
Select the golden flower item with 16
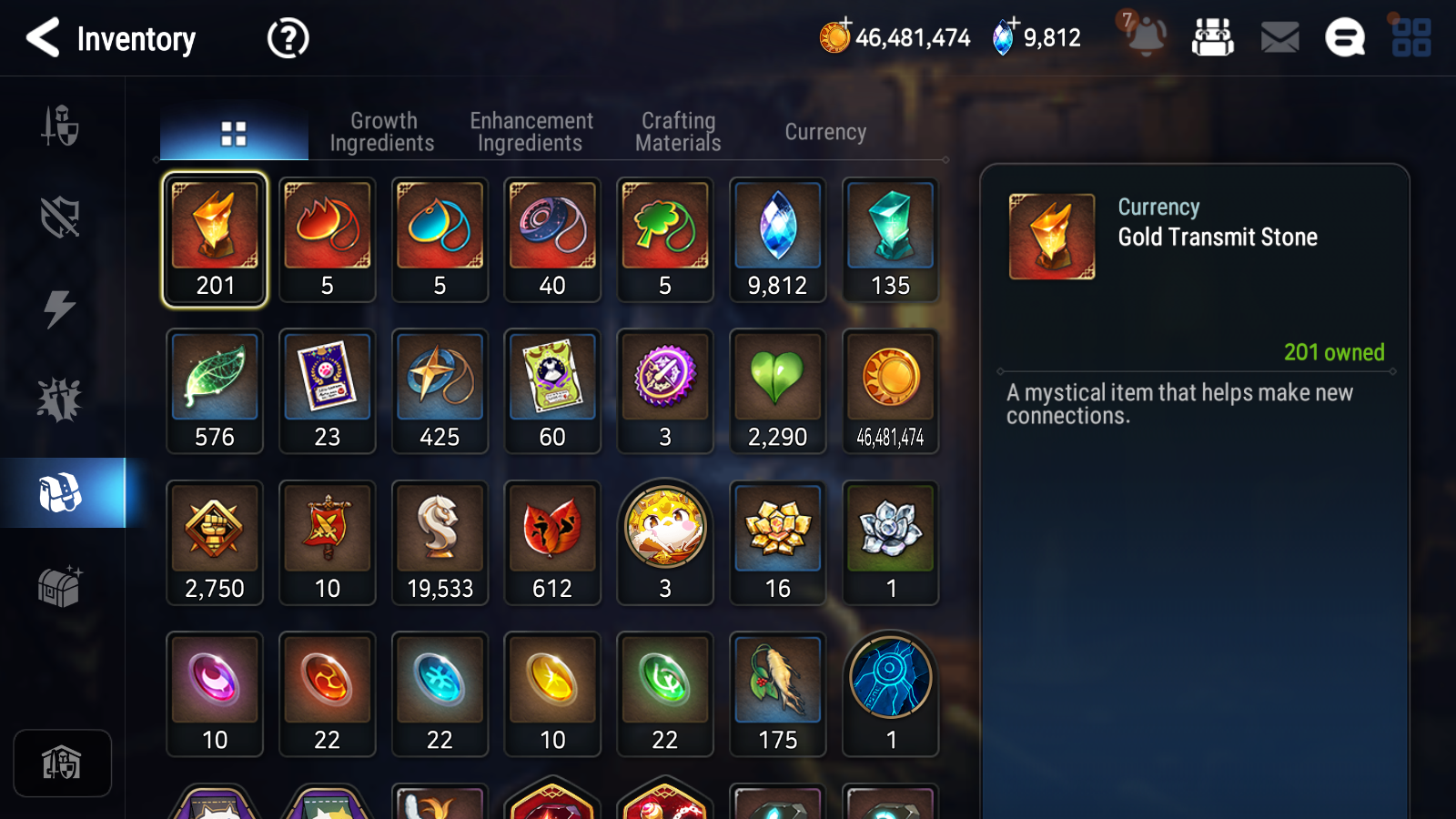(x=777, y=542)
